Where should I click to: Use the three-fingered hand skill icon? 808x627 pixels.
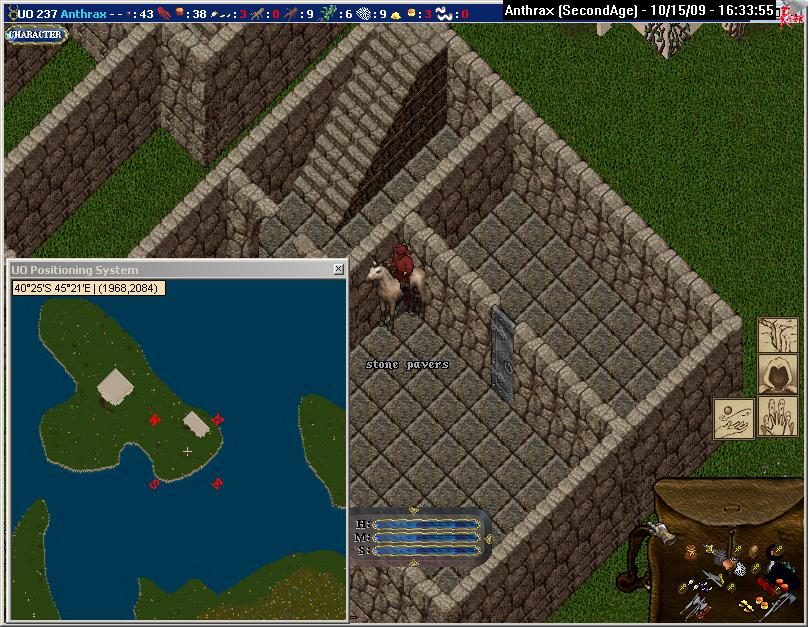(x=778, y=417)
